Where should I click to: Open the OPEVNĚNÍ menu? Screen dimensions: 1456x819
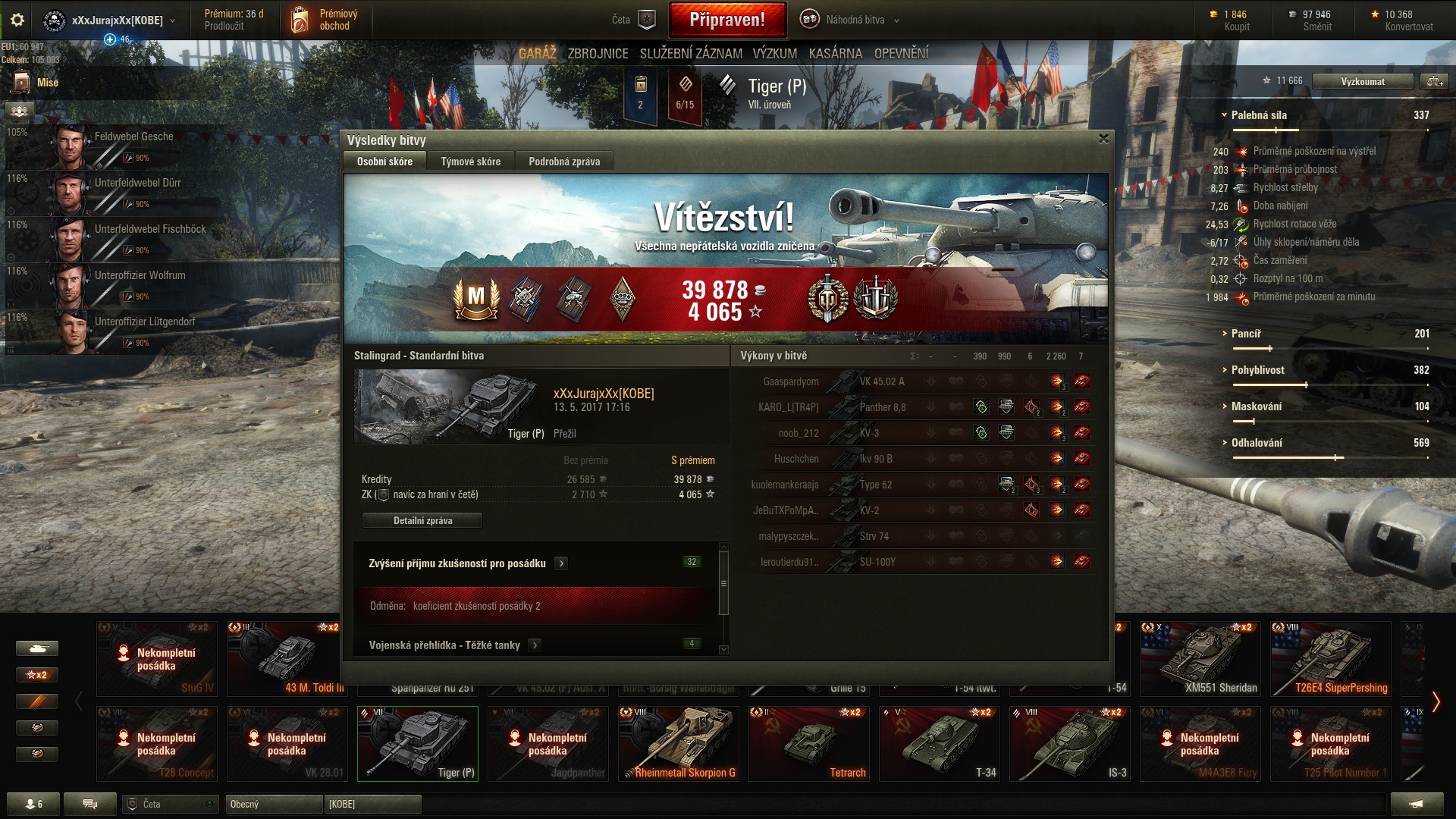[901, 54]
